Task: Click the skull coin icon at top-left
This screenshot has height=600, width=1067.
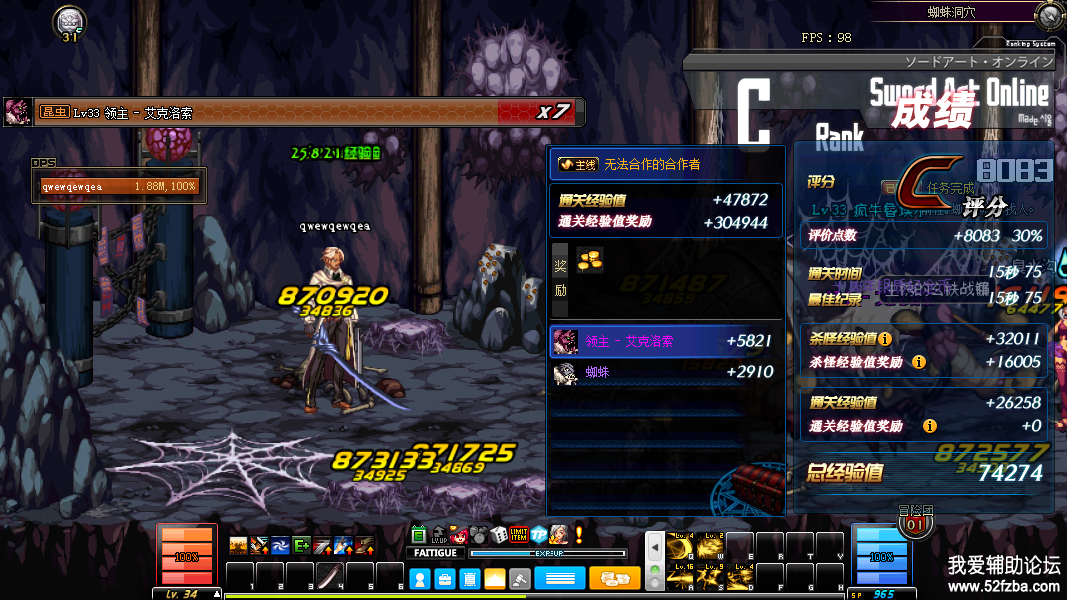Action: (69, 20)
